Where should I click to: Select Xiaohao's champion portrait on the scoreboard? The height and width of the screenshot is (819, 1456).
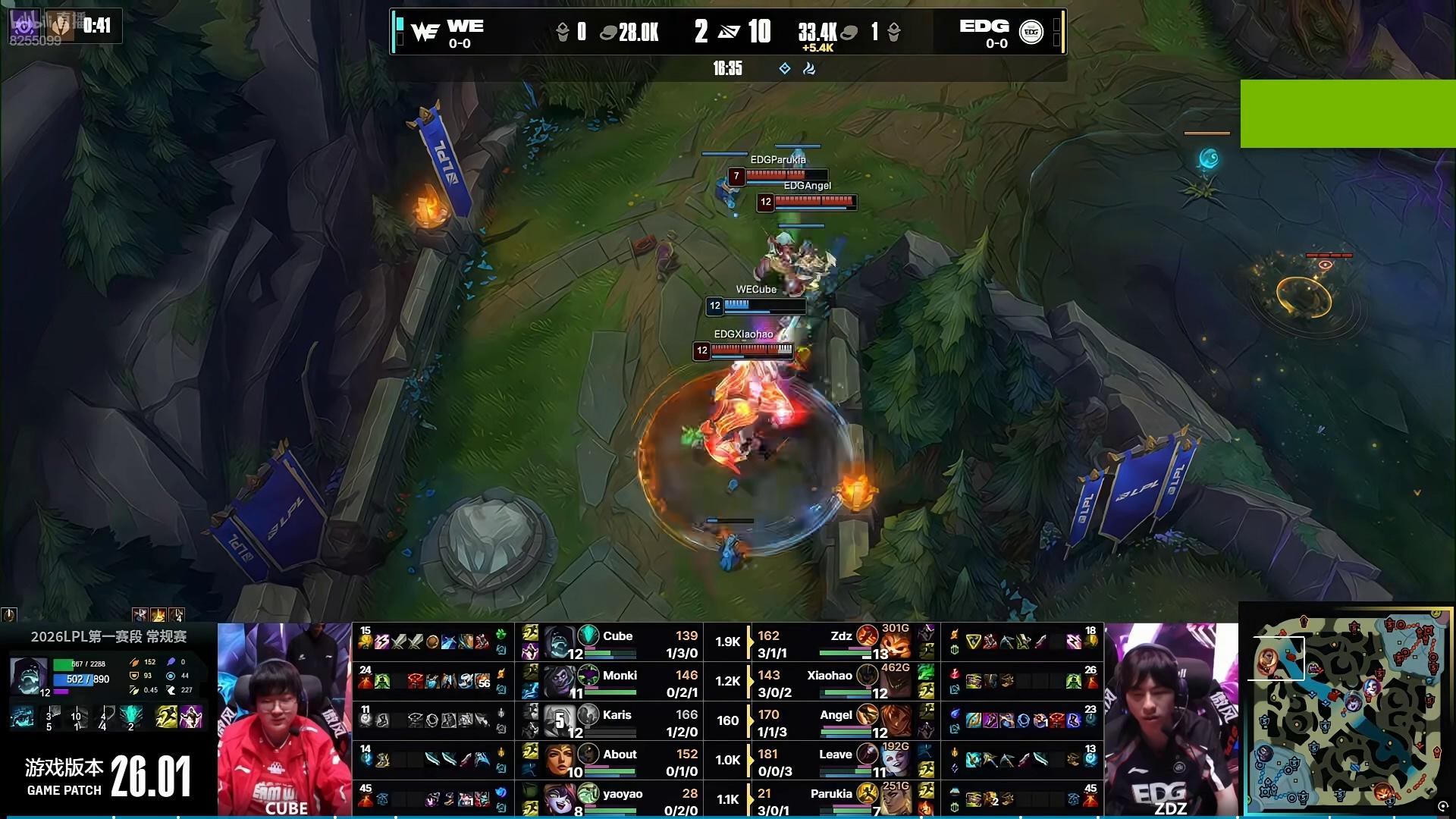coord(895,682)
